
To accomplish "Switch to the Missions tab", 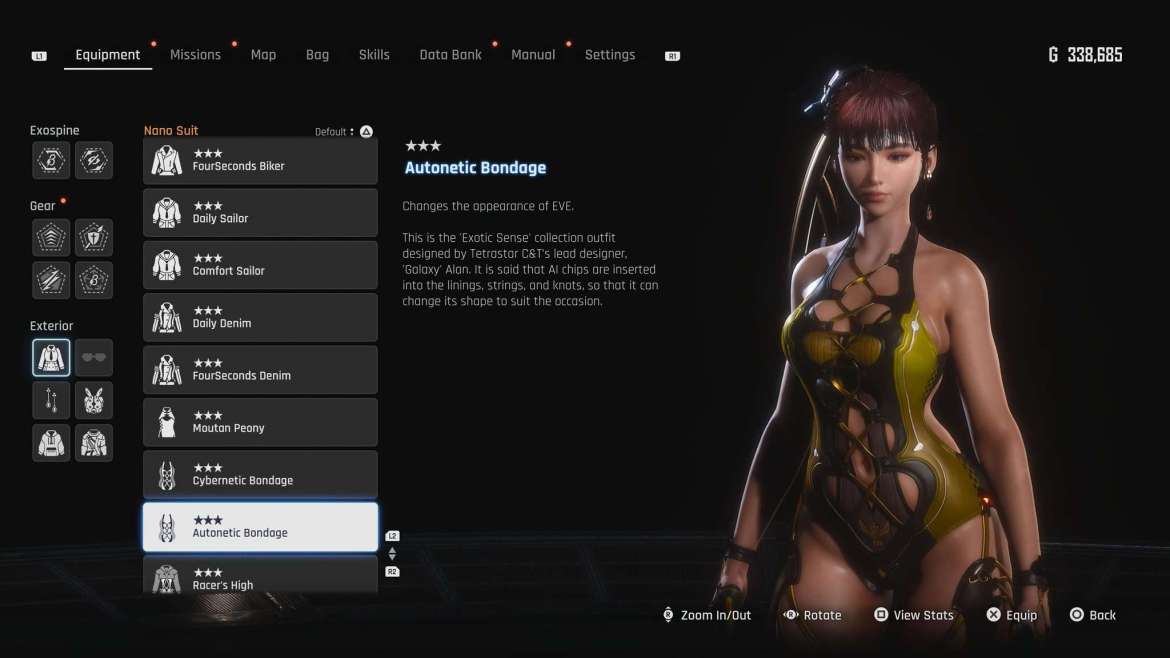I will 195,55.
